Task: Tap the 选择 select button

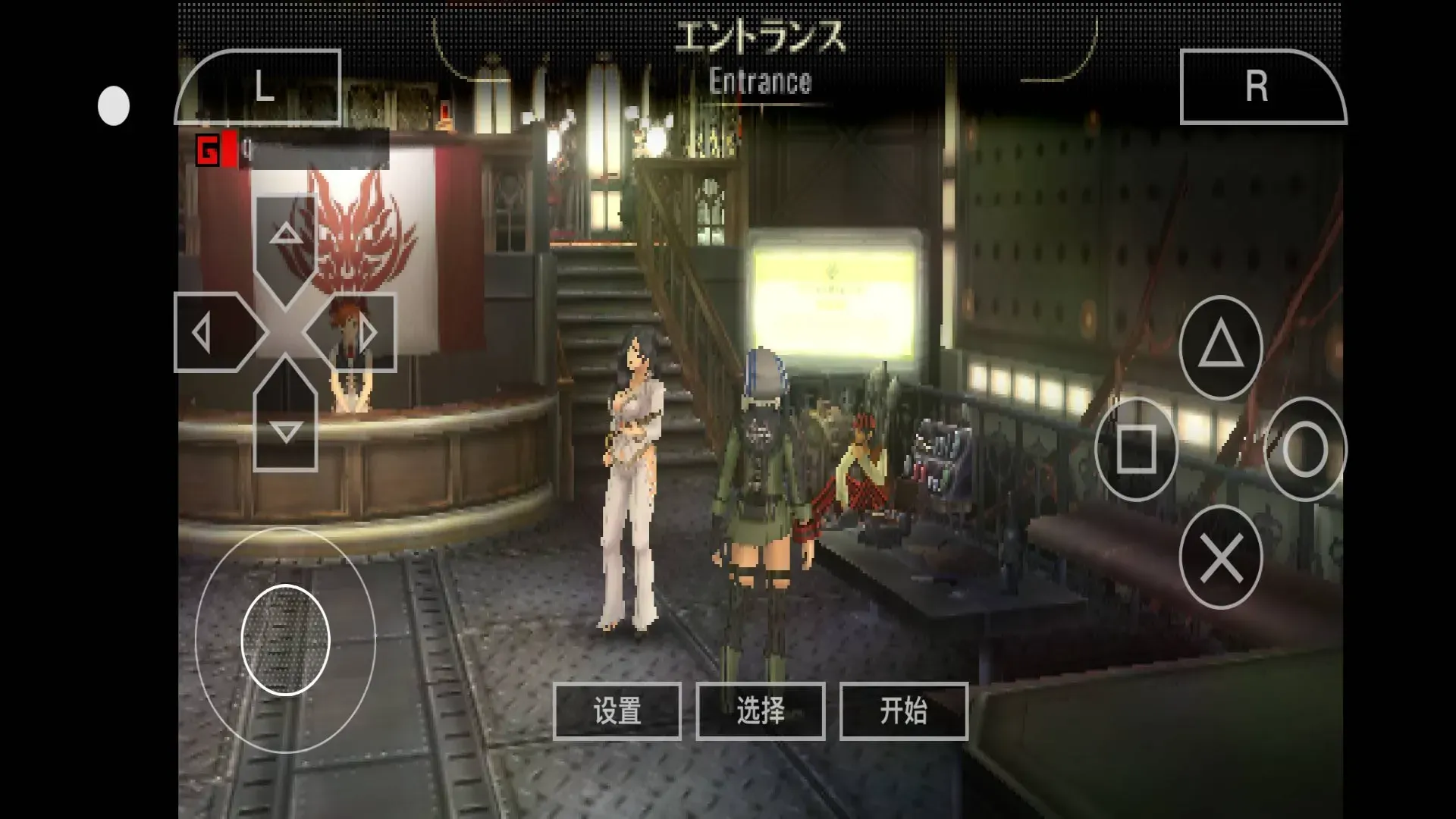Action: pos(760,711)
